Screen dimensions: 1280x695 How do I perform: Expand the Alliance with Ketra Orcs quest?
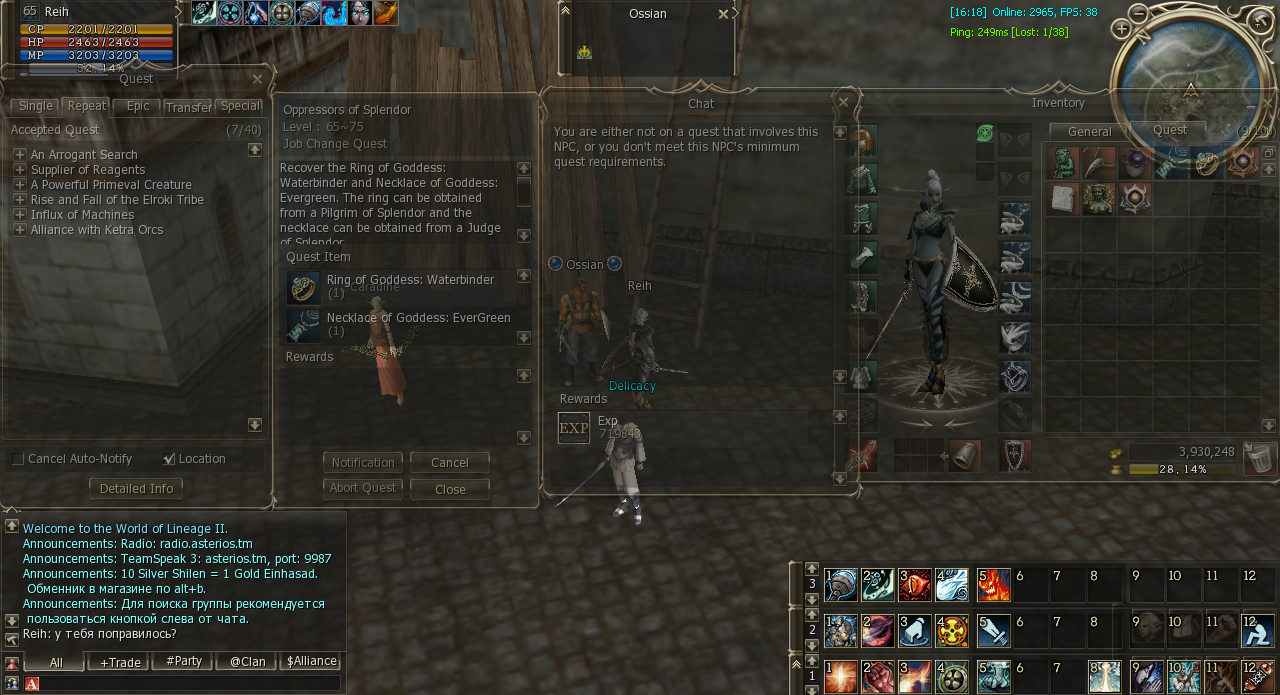(x=19, y=230)
